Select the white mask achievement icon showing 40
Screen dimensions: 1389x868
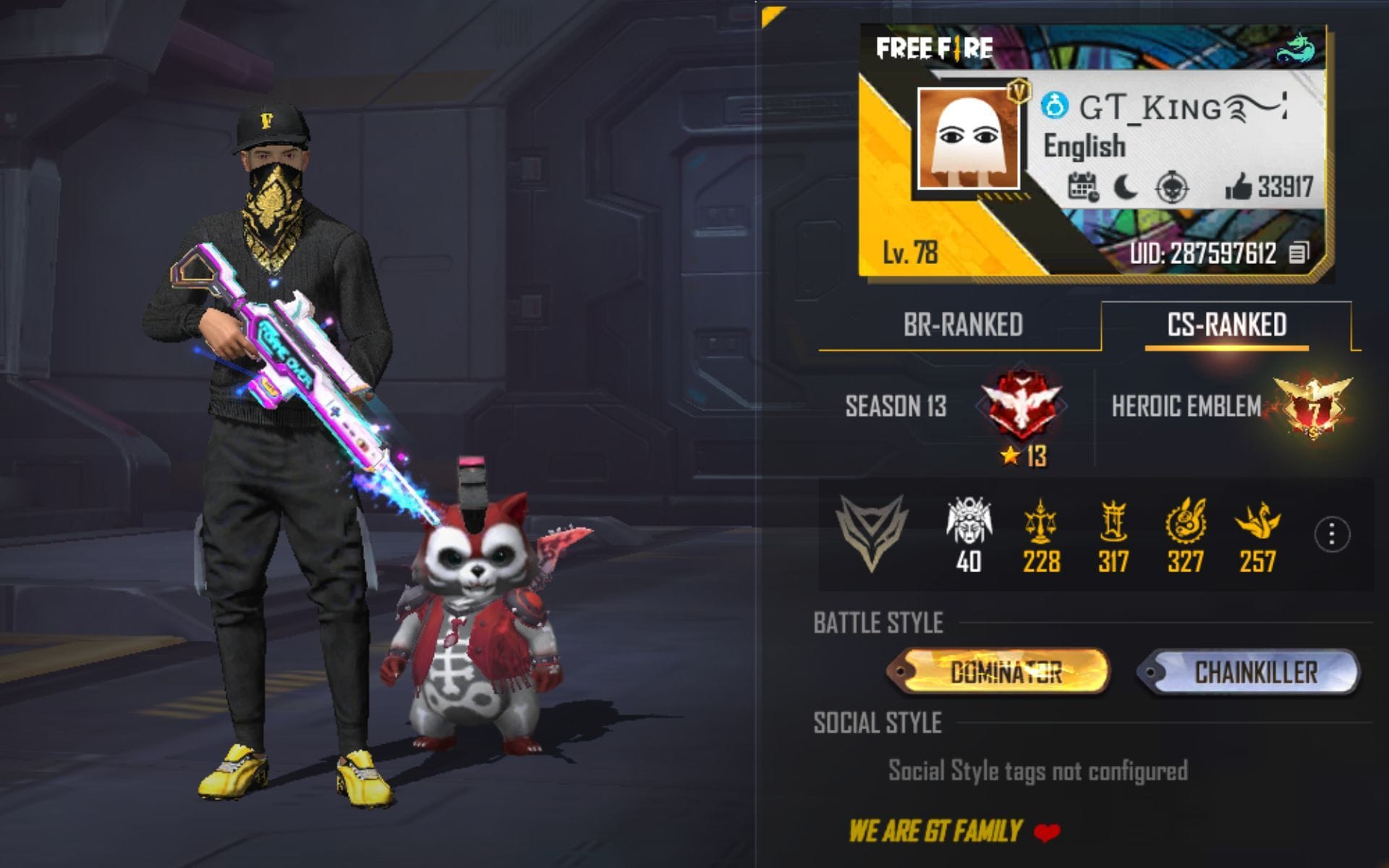tap(969, 522)
